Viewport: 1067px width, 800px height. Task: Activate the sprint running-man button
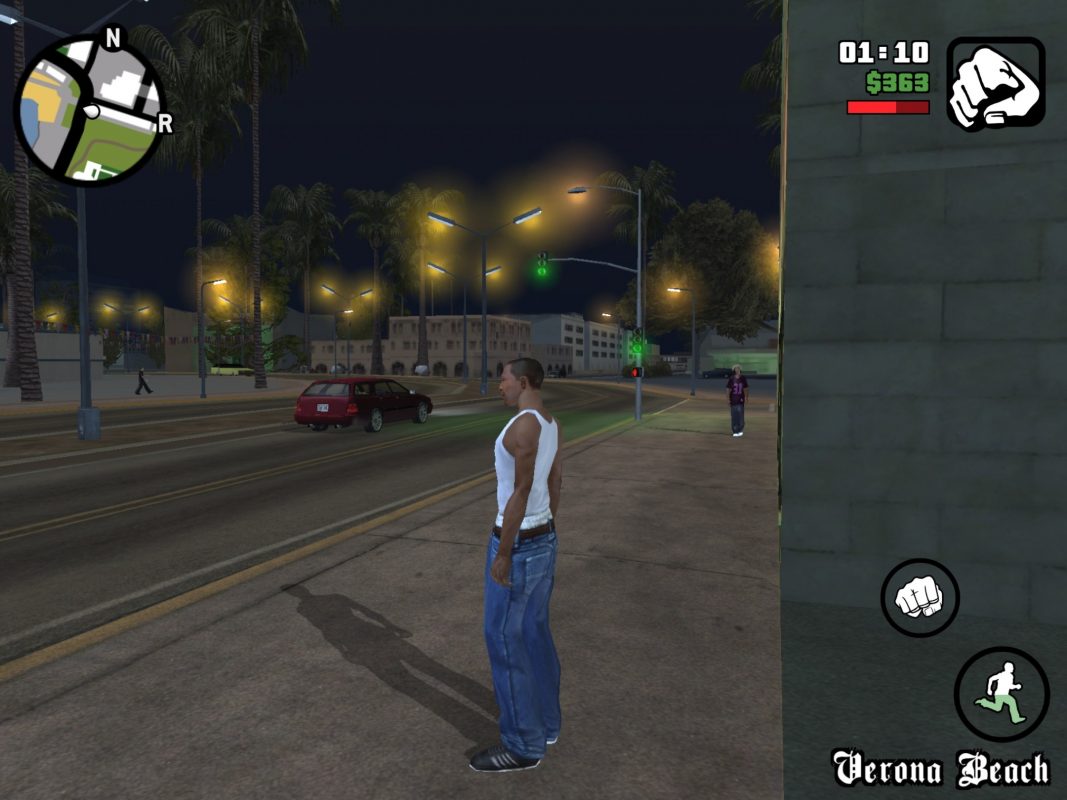(x=1001, y=693)
